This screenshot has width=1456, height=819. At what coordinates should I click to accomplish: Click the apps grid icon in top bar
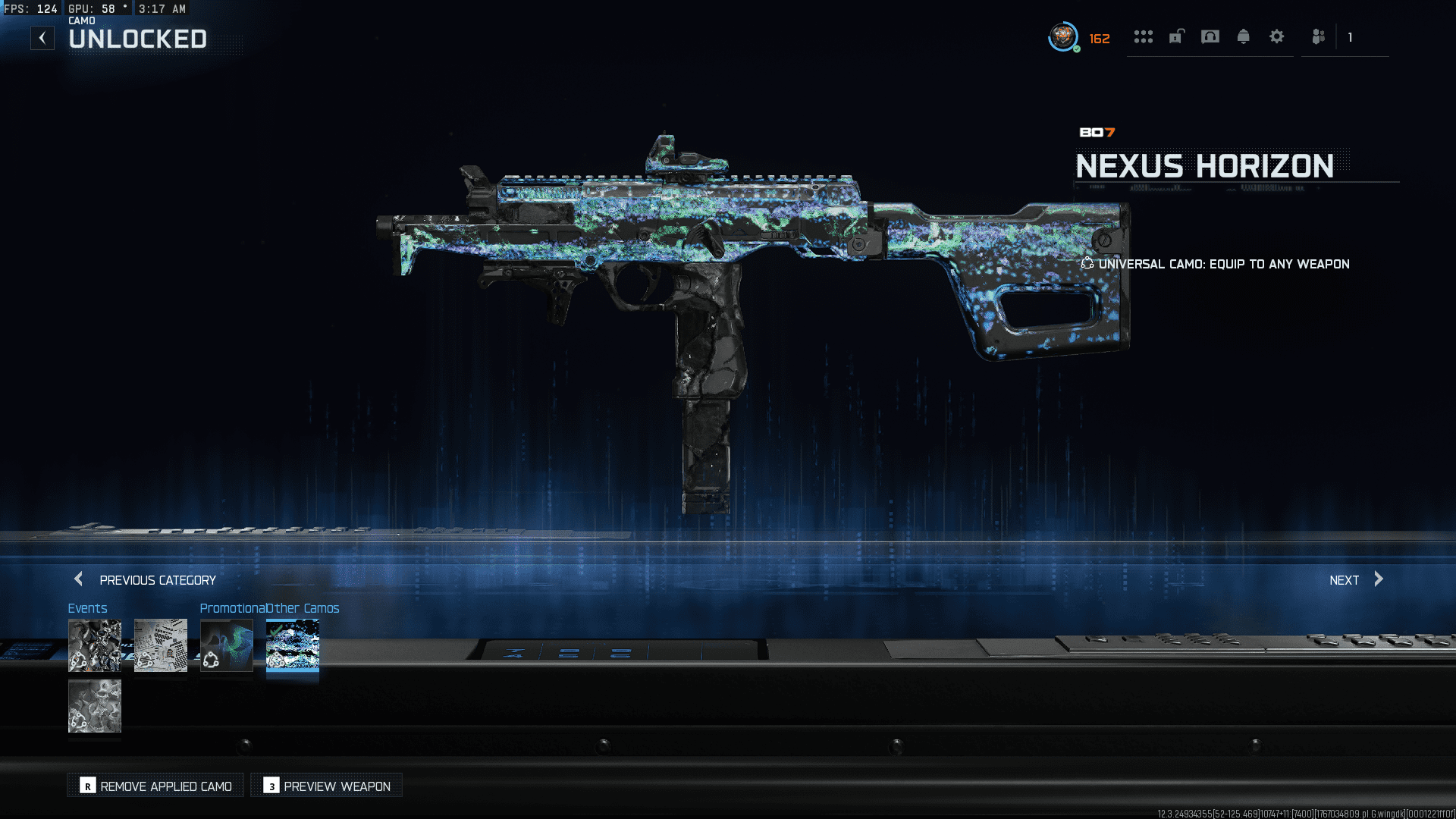(1144, 36)
